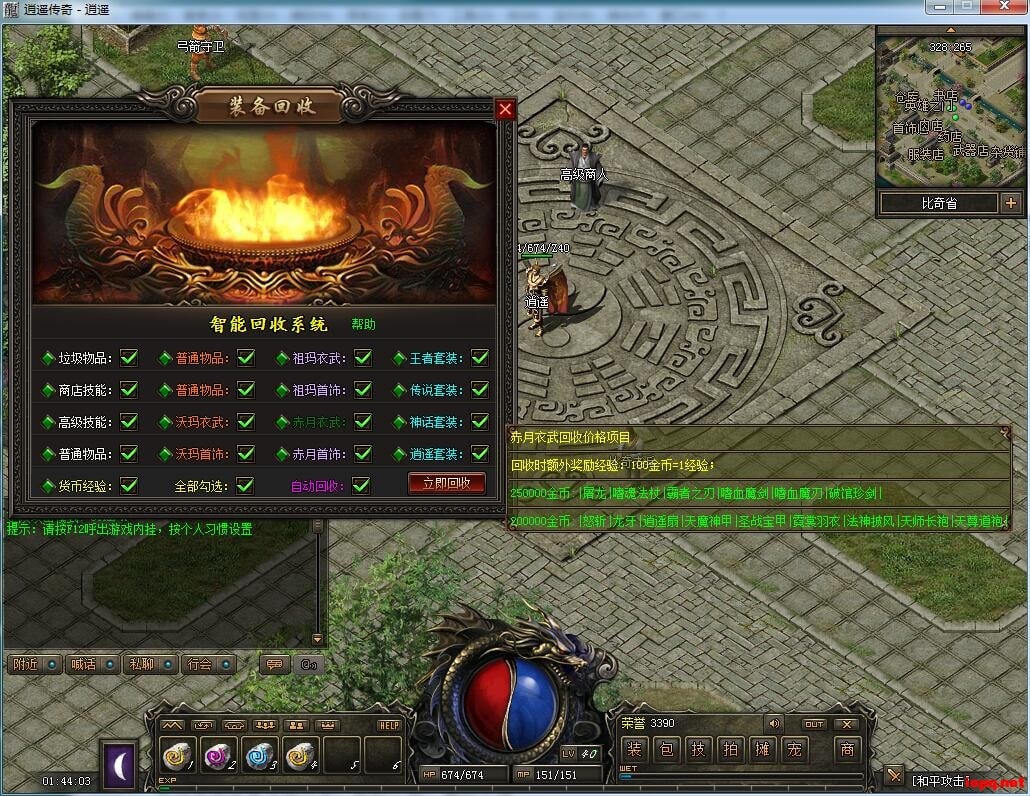Click the 立即回收 recycle now button
Image resolution: width=1030 pixels, height=796 pixels.
446,483
